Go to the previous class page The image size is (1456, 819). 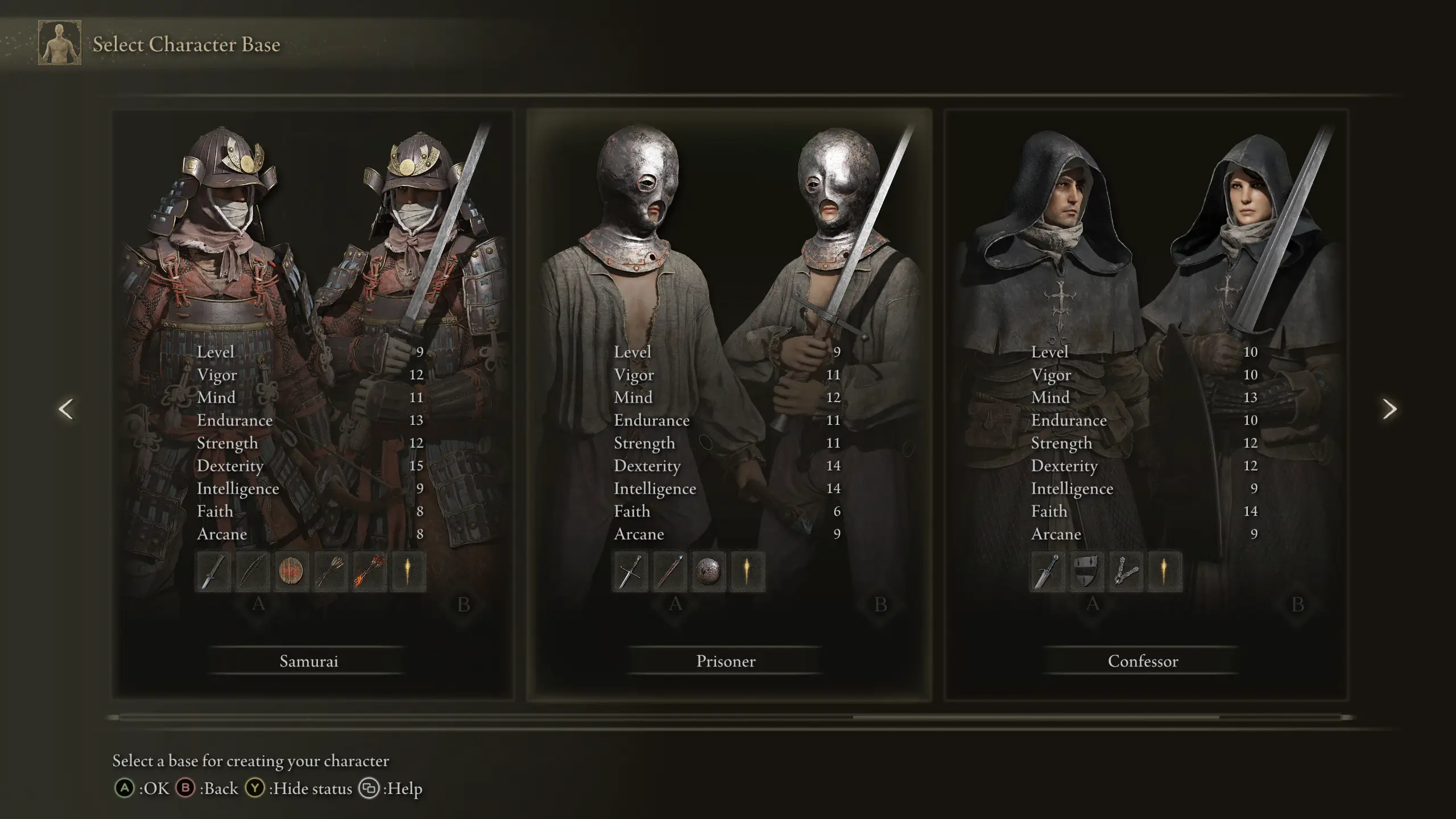click(67, 409)
